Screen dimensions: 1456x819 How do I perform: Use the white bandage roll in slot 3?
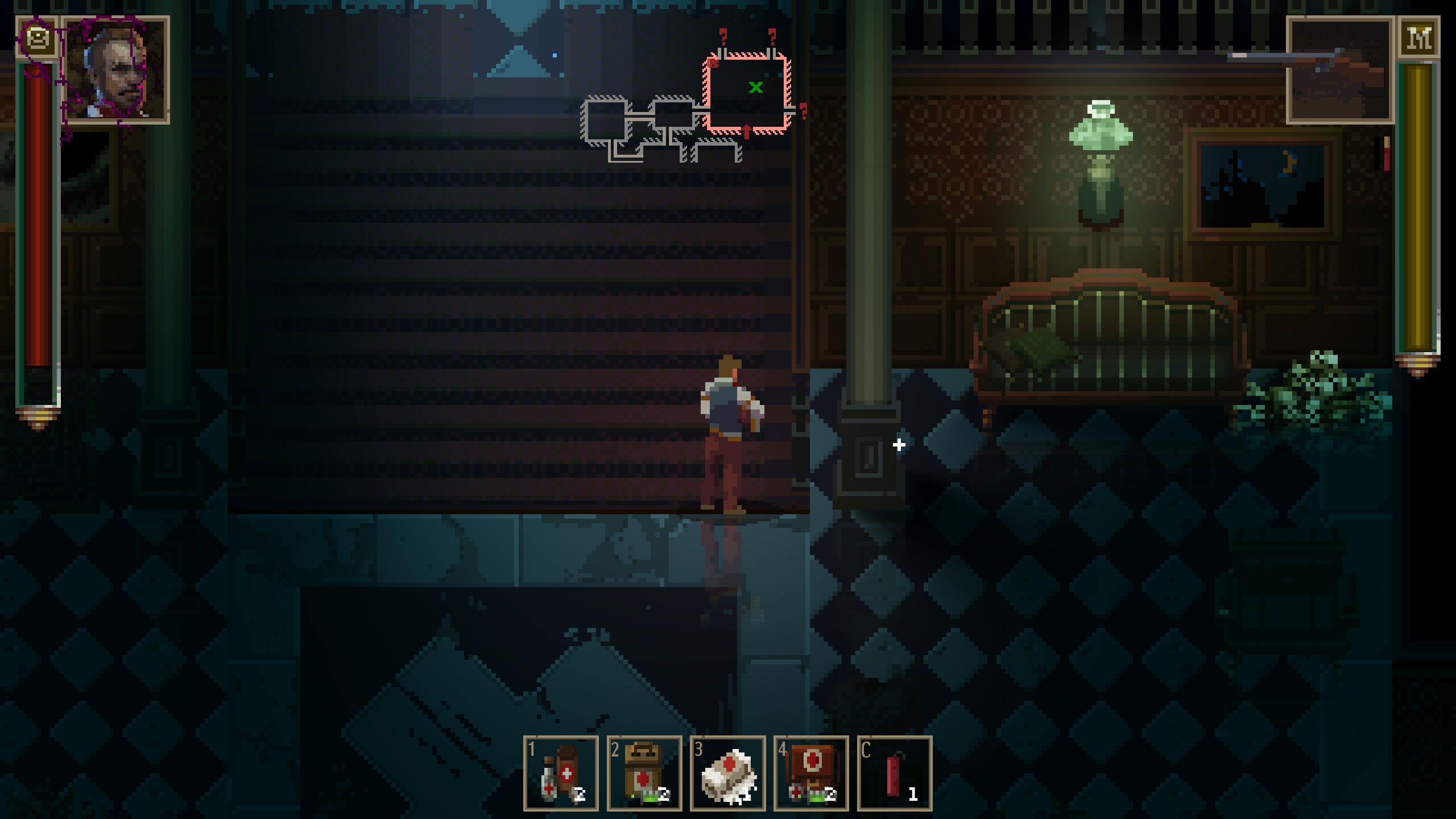point(727,773)
